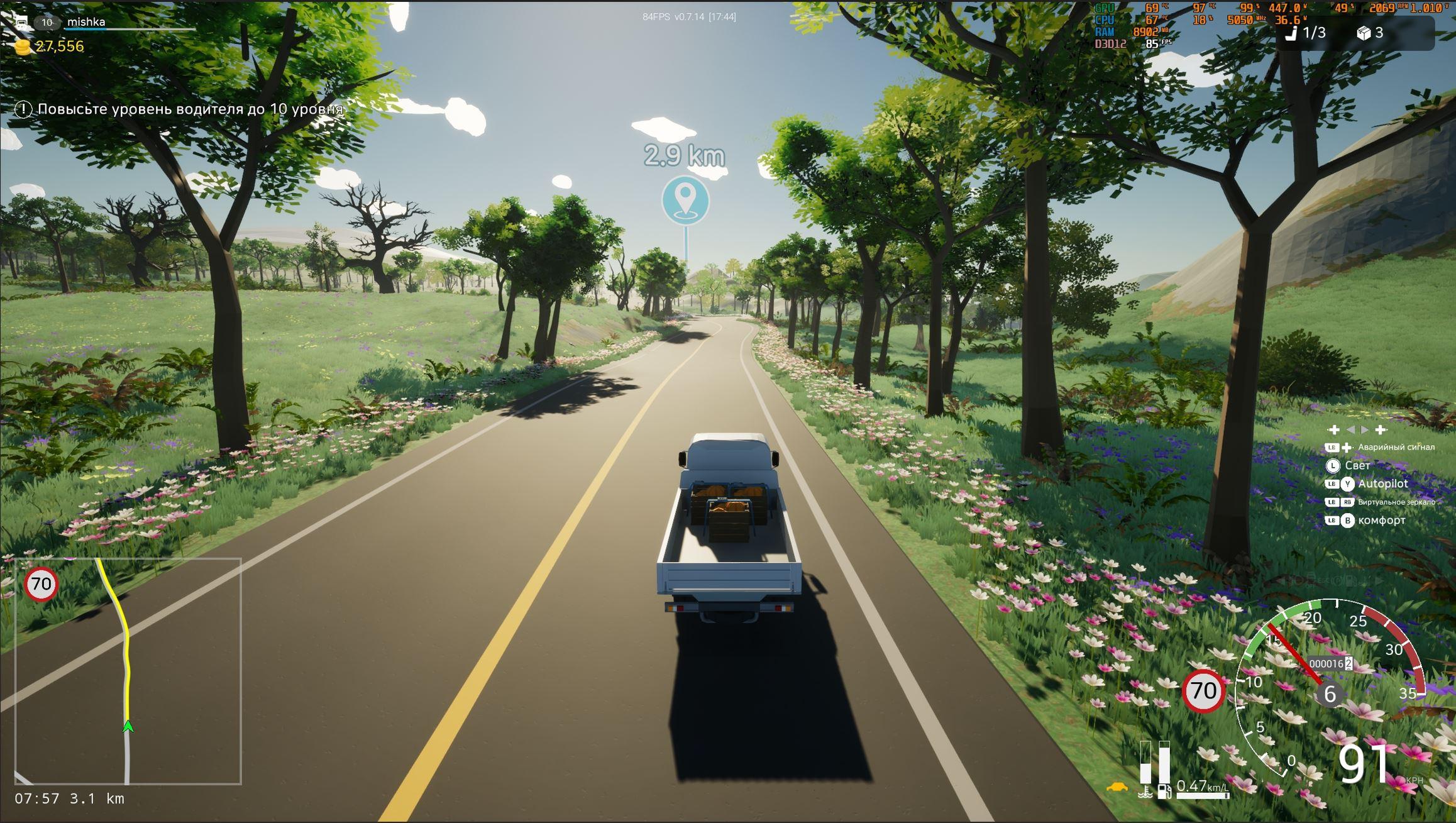Click the 70 speed limit sign beside speedometer
Image resolution: width=1456 pixels, height=823 pixels.
coord(1203,691)
